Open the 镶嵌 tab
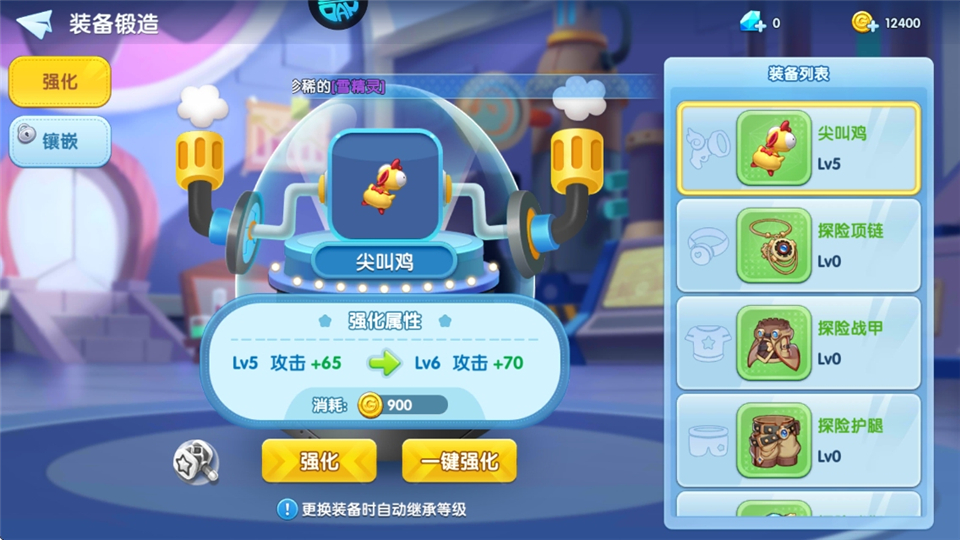 [x=59, y=141]
